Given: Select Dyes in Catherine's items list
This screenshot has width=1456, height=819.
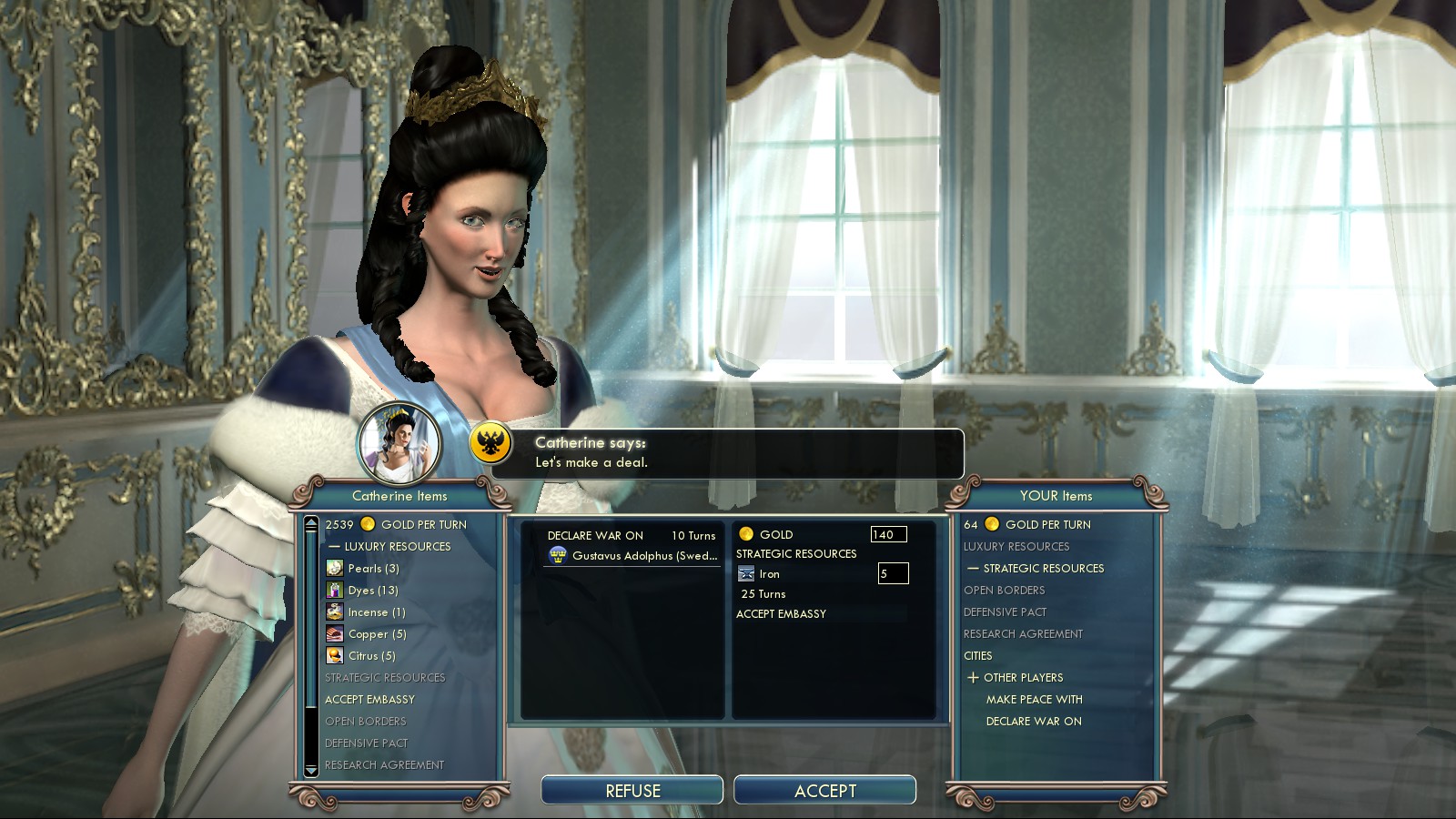Looking at the screenshot, I should [375, 591].
